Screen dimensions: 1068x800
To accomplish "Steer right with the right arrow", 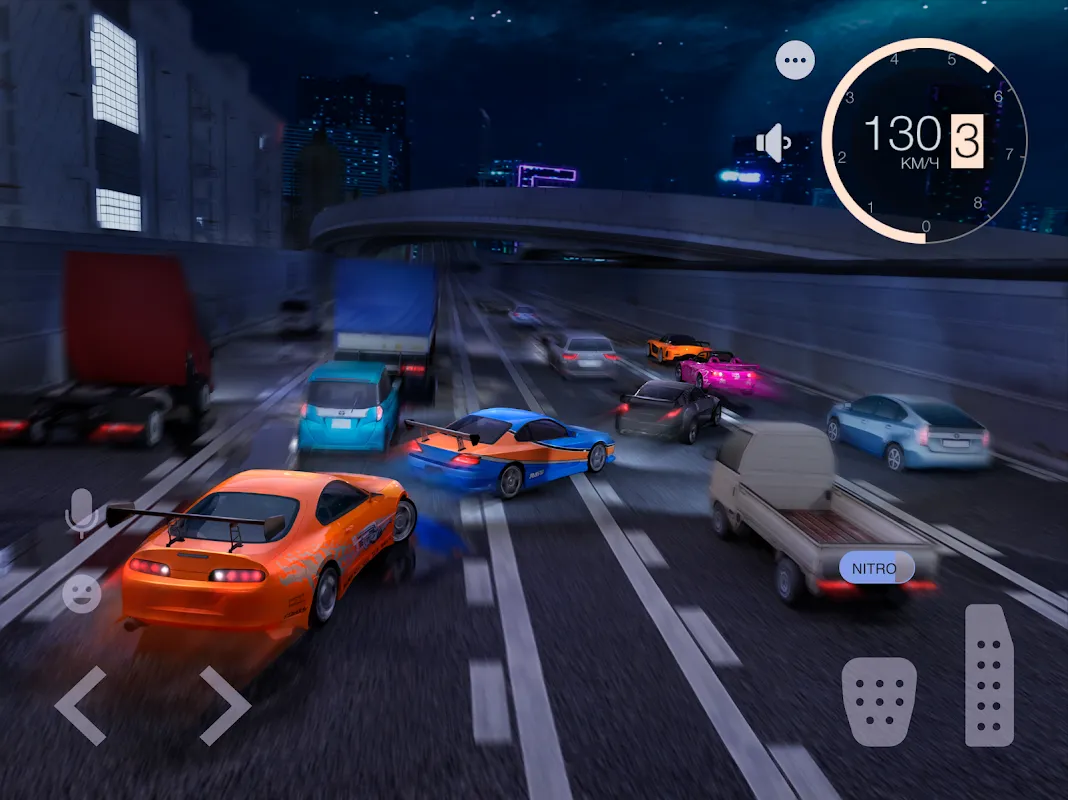I will 223,705.
